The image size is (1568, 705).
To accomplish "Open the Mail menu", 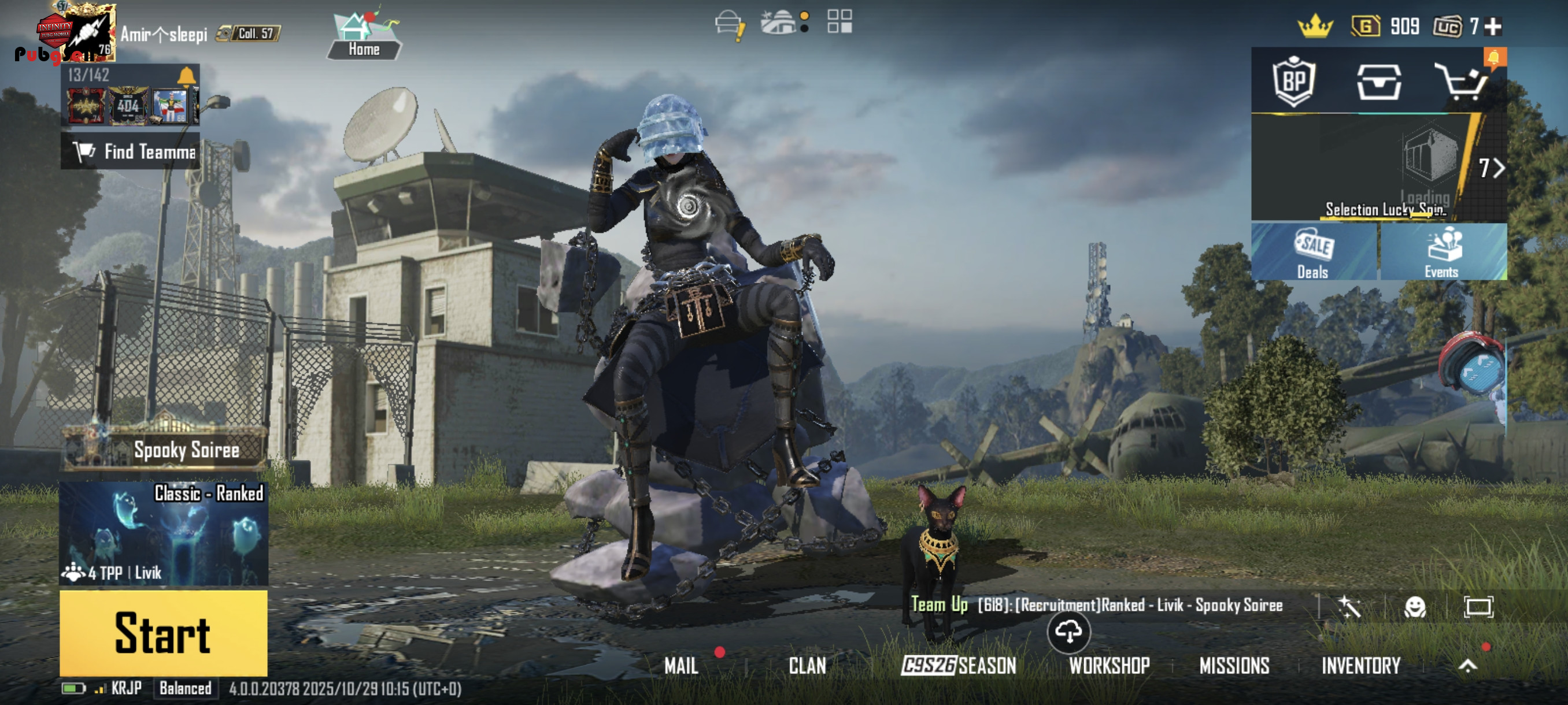I will 681,666.
